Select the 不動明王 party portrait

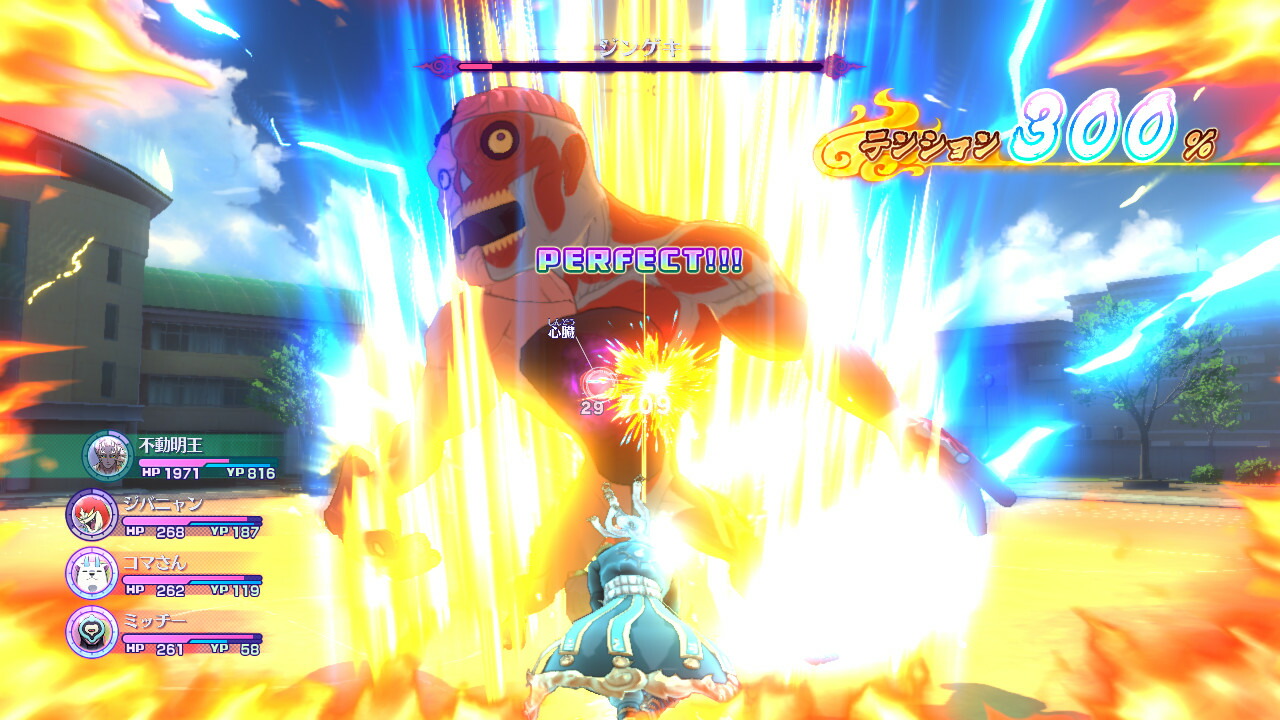[107, 456]
